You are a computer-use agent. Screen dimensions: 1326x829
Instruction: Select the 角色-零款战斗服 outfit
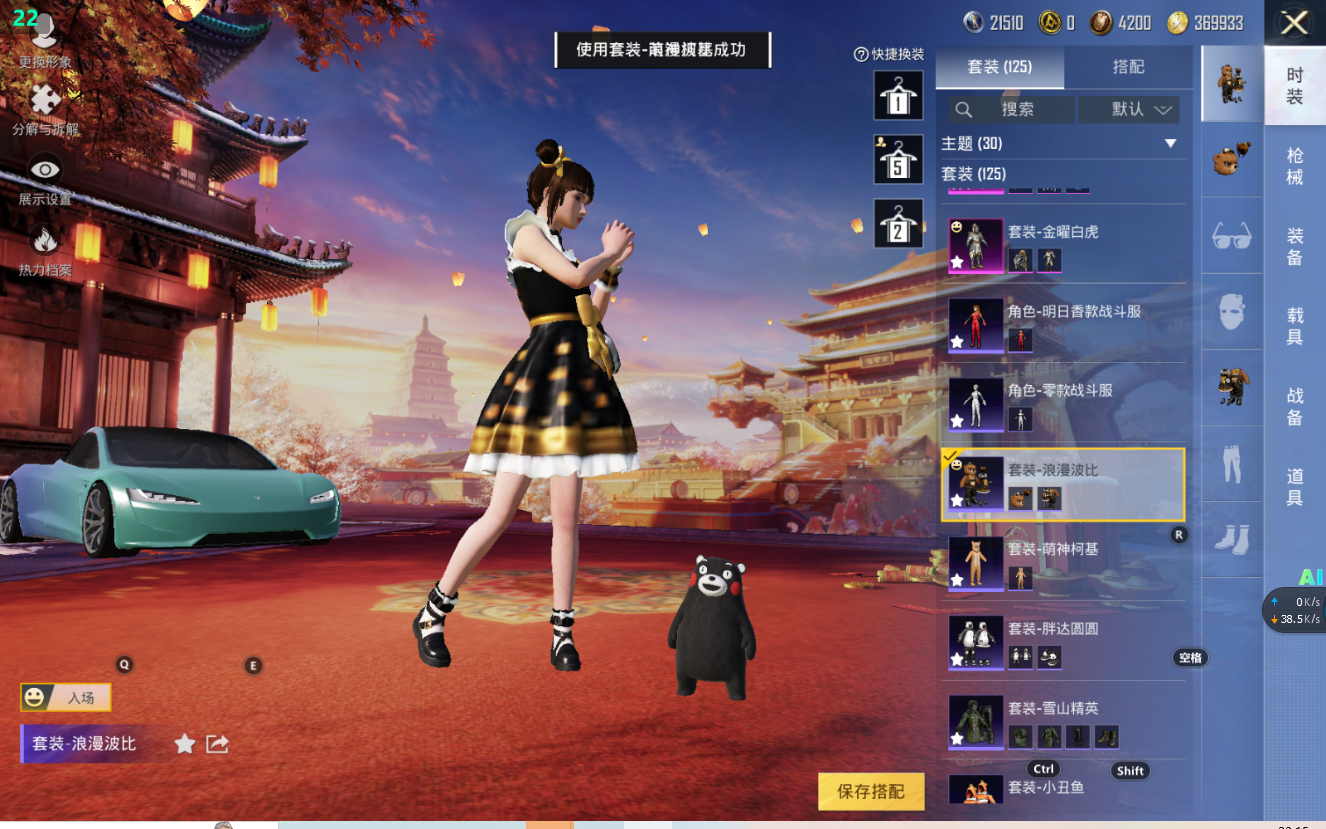1063,405
